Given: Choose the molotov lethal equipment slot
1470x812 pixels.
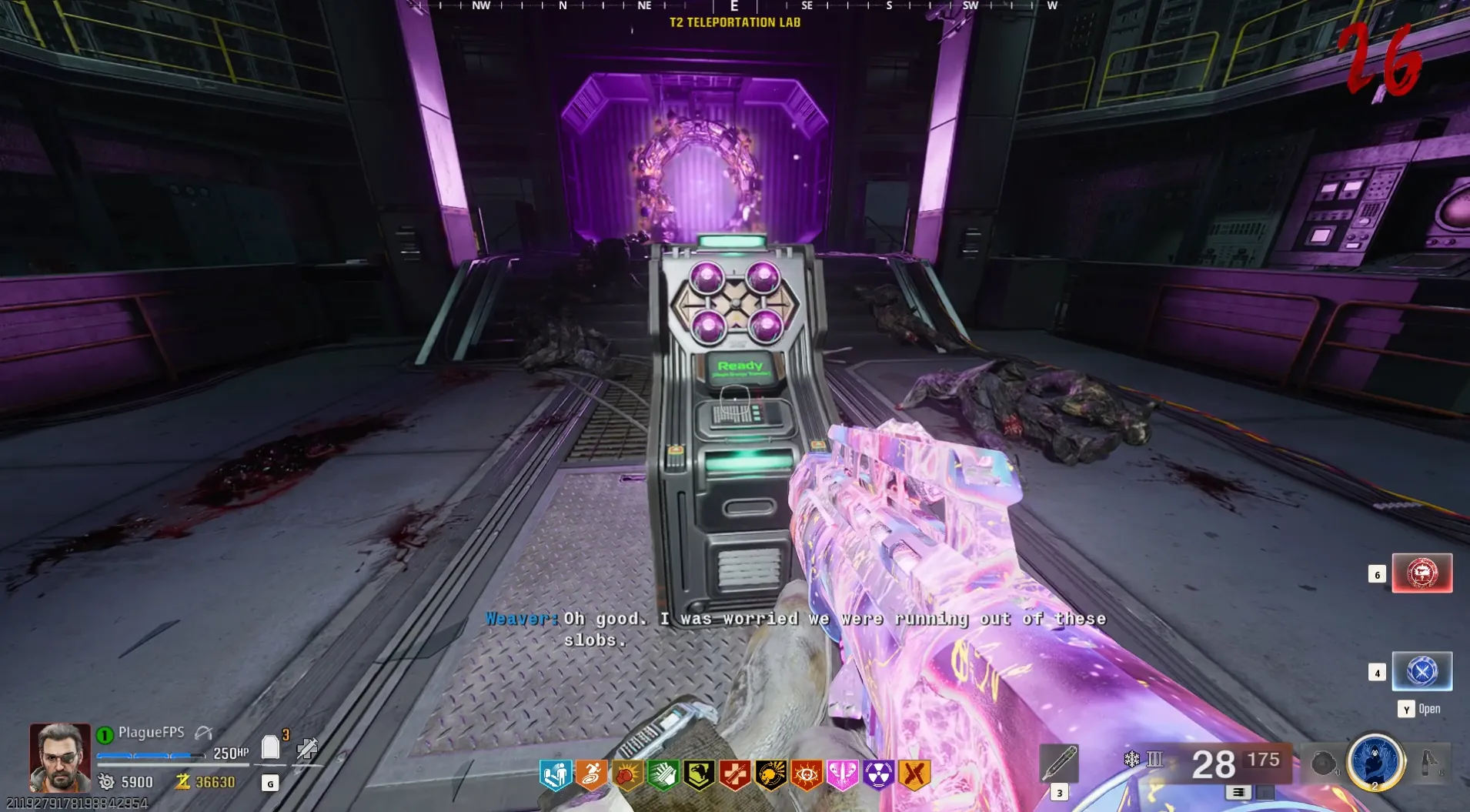Looking at the screenshot, I should [x=1430, y=764].
